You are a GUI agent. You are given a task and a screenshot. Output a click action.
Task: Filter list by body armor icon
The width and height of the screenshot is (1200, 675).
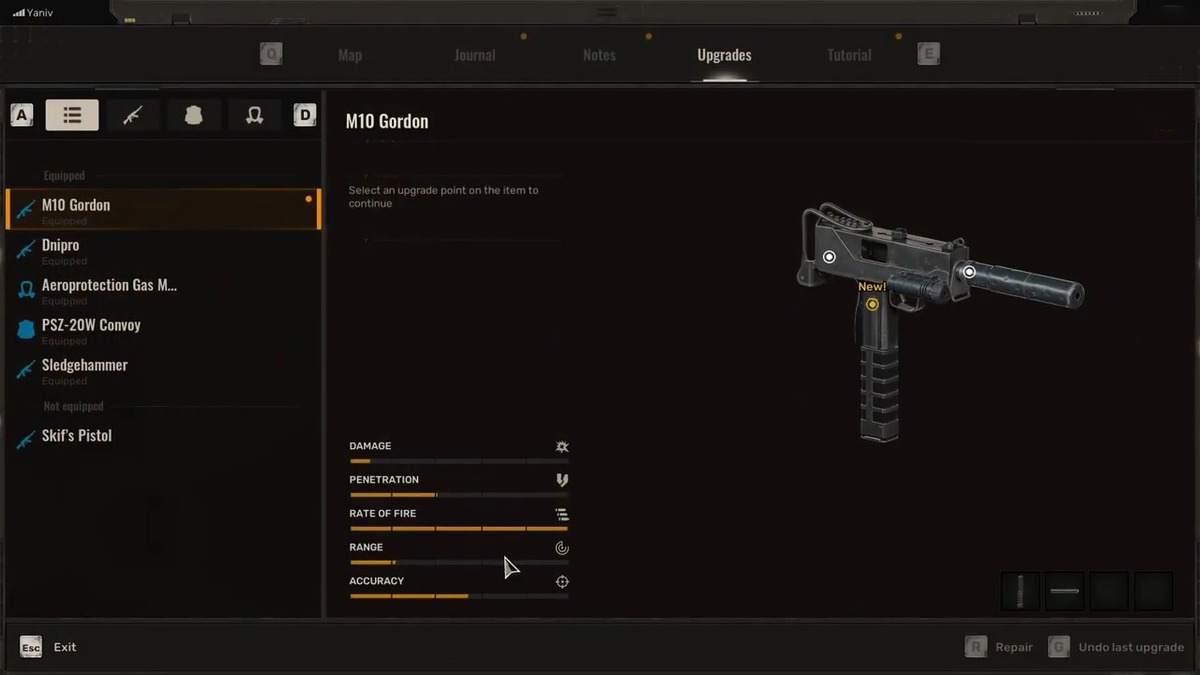pyautogui.click(x=194, y=115)
